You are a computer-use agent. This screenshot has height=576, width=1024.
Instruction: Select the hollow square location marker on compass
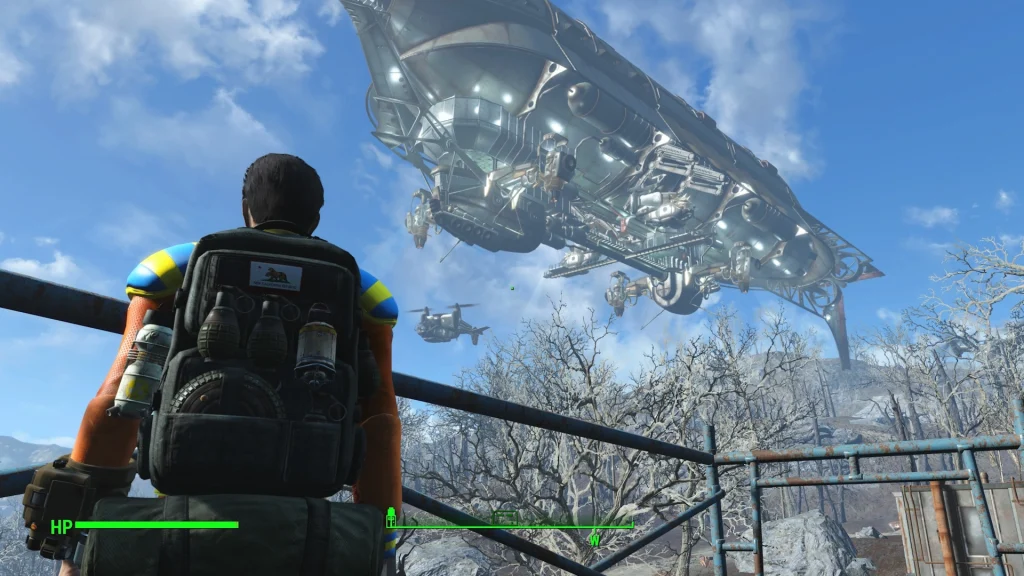506,518
